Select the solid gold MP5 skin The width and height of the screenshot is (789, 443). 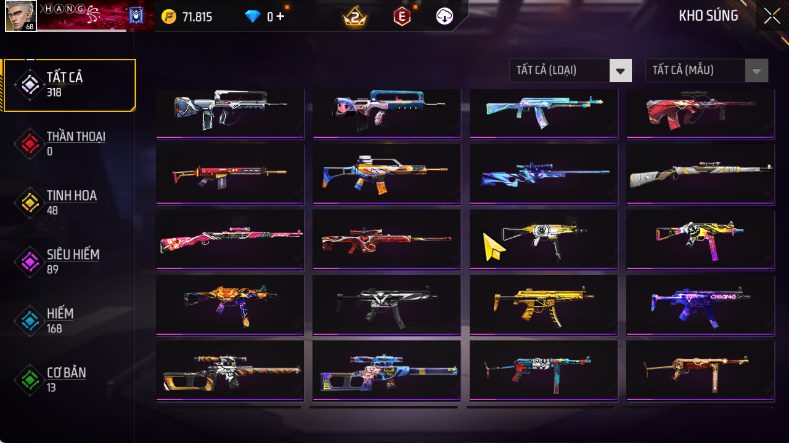[543, 299]
